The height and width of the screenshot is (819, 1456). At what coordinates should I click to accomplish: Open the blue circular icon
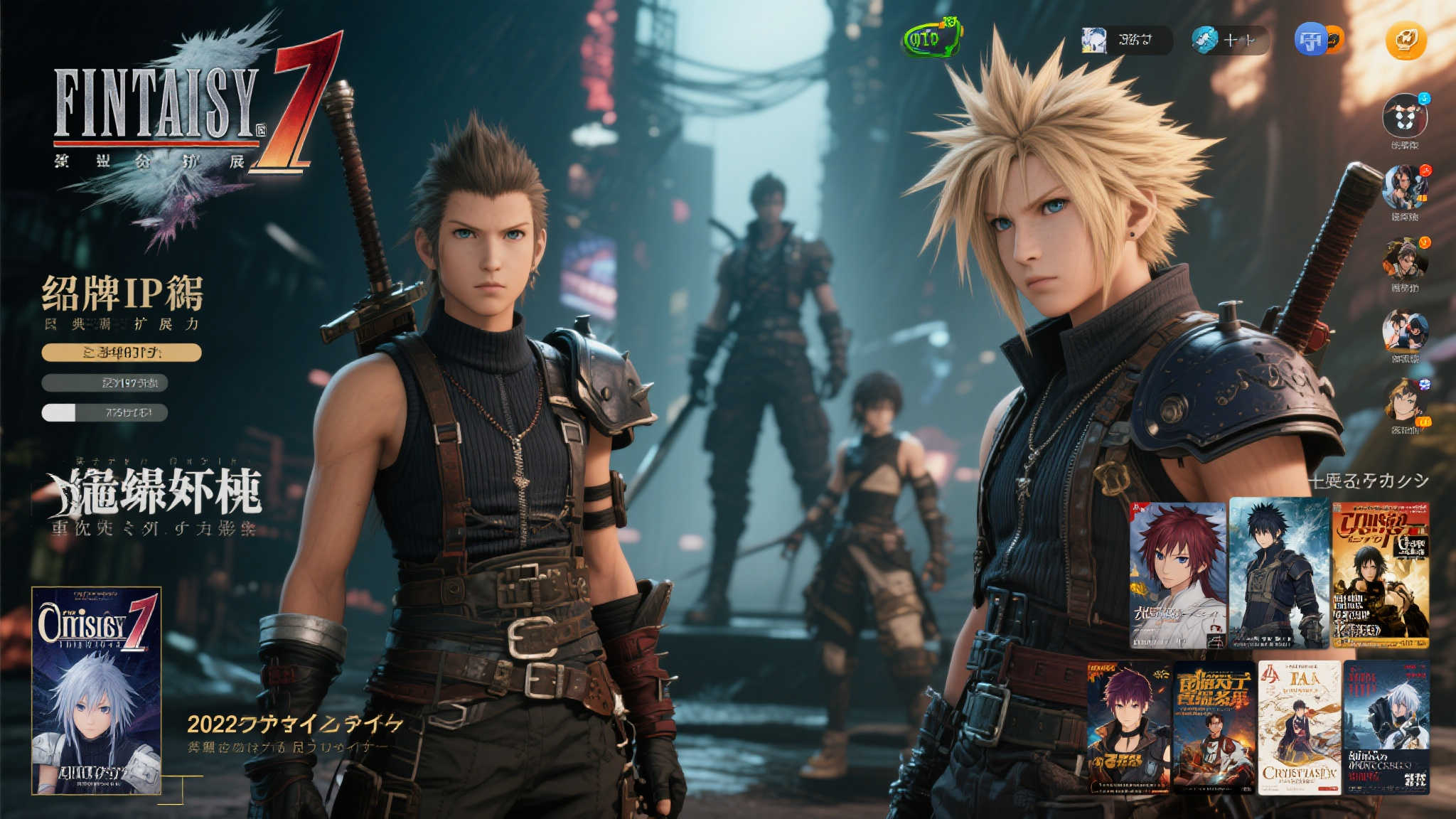pyautogui.click(x=1310, y=40)
